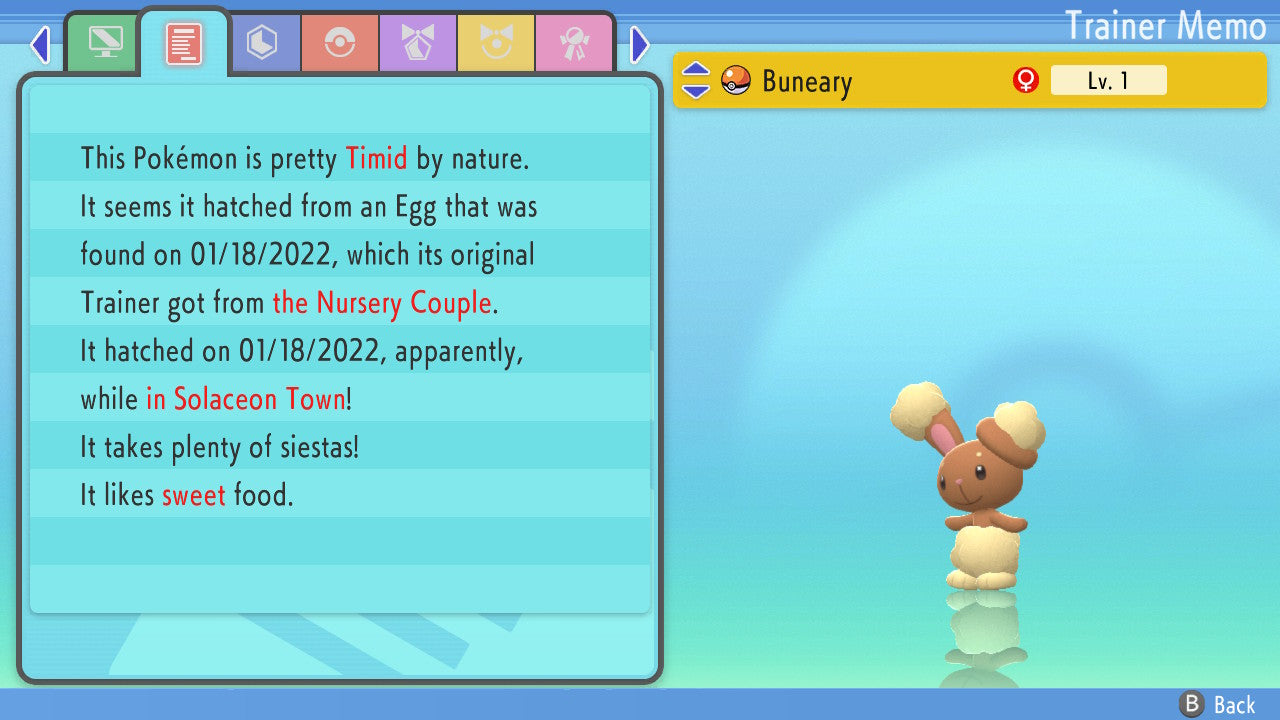This screenshot has height=720, width=1280.
Task: Open the purple bow-and-pentagon contest tab
Action: click(418, 43)
